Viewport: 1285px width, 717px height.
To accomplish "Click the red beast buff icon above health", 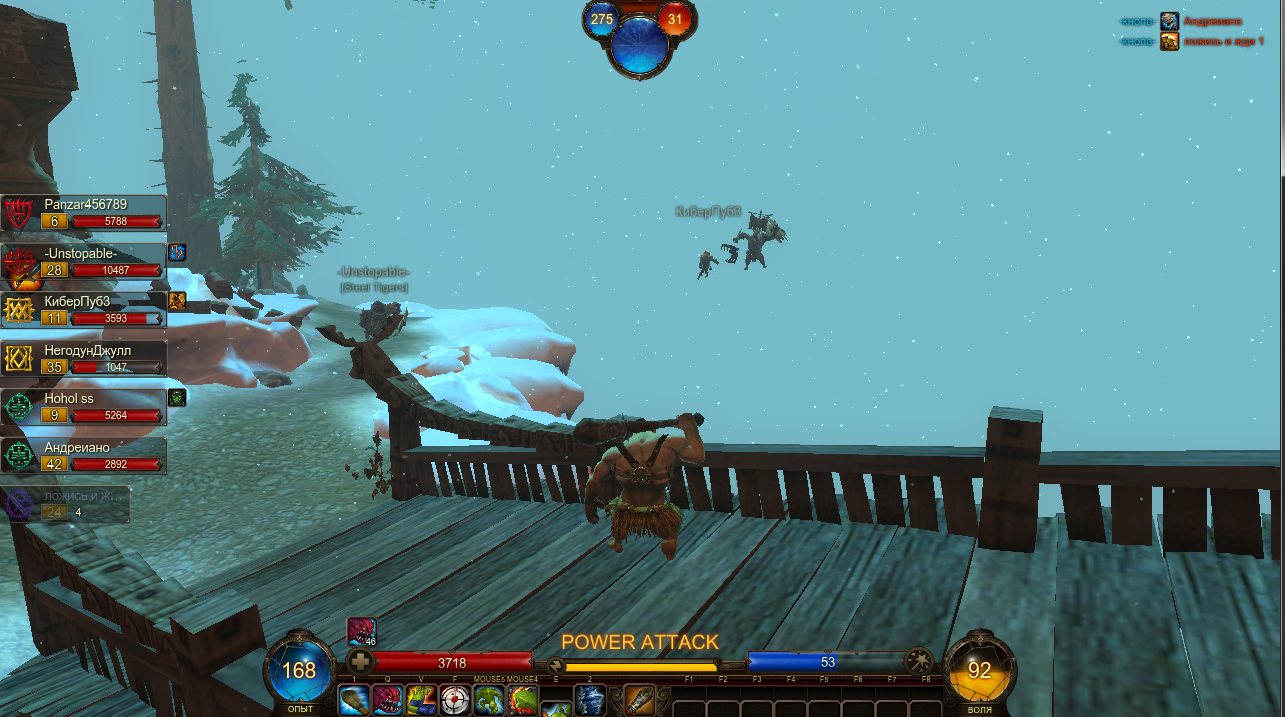I will 361,632.
